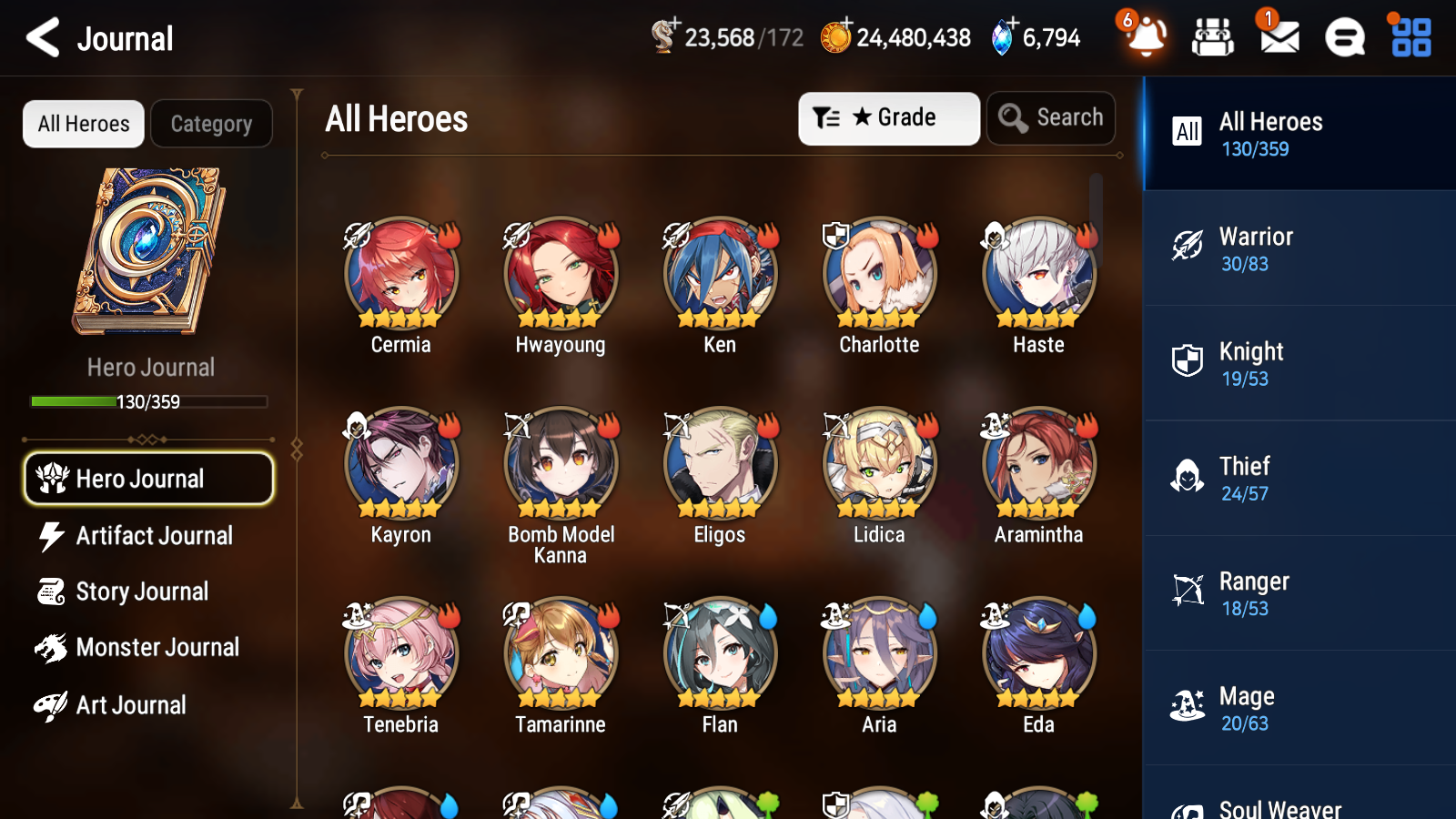Select Tamarinne's hero portrait
This screenshot has width=1456, height=819.
pos(560,652)
